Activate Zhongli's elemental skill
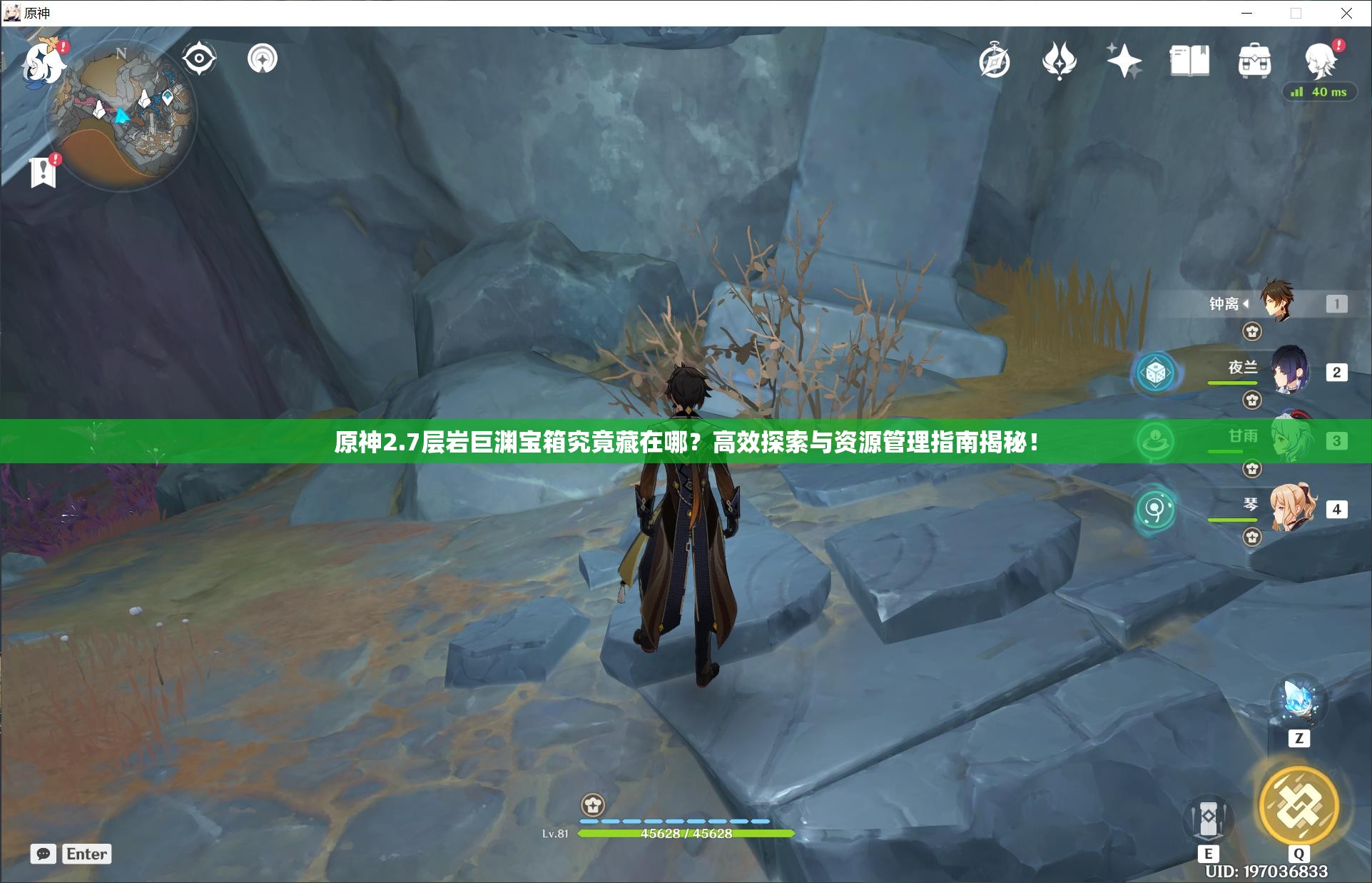1372x883 pixels. (x=1208, y=819)
